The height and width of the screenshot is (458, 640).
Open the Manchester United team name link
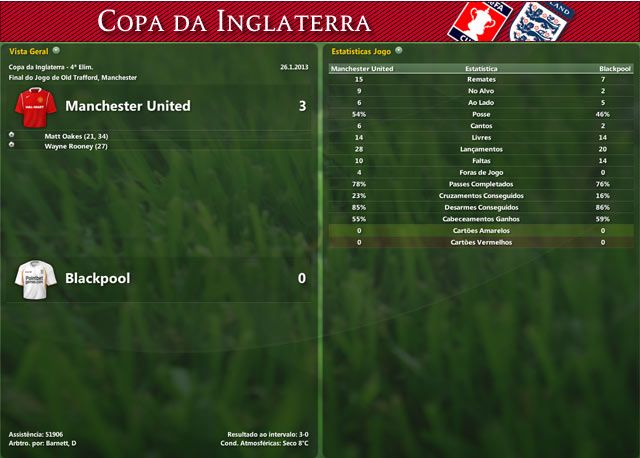[127, 106]
